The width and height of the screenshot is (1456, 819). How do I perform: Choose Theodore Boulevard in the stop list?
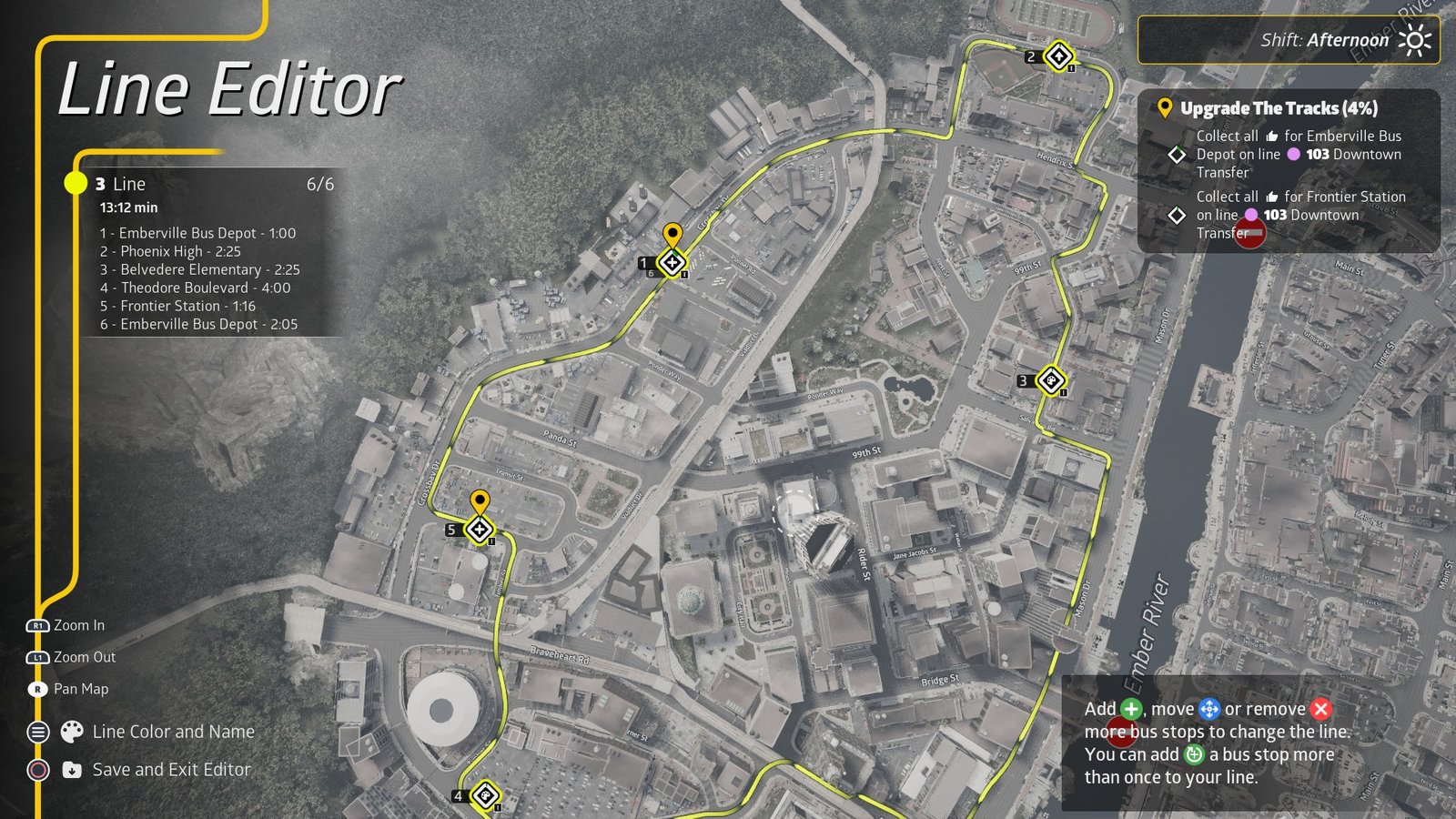(196, 288)
